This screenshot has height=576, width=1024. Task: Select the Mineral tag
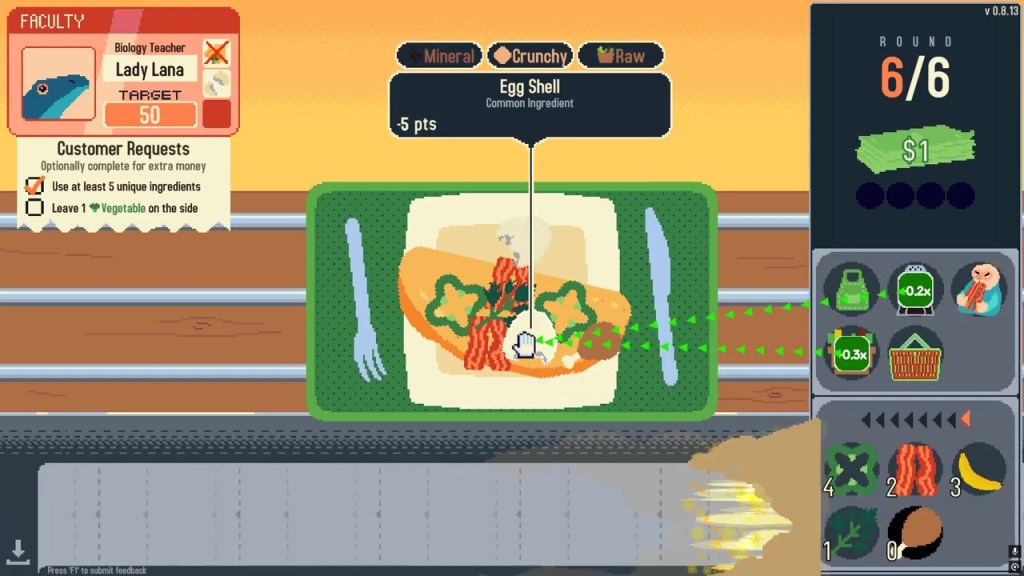click(439, 56)
